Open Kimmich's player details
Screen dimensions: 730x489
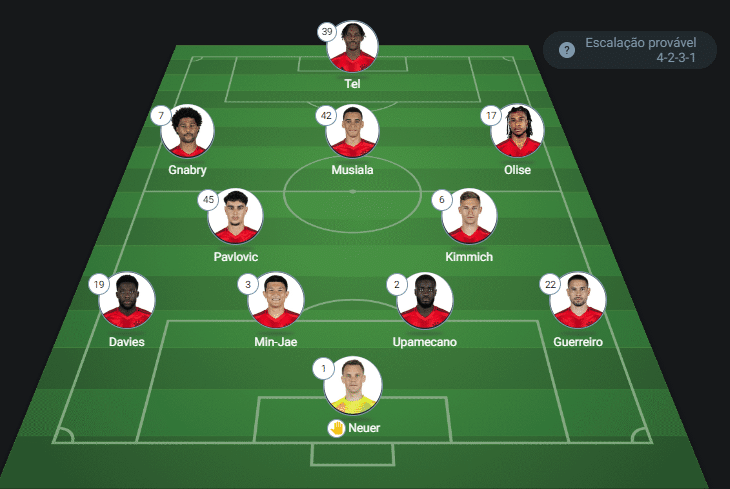[469, 216]
